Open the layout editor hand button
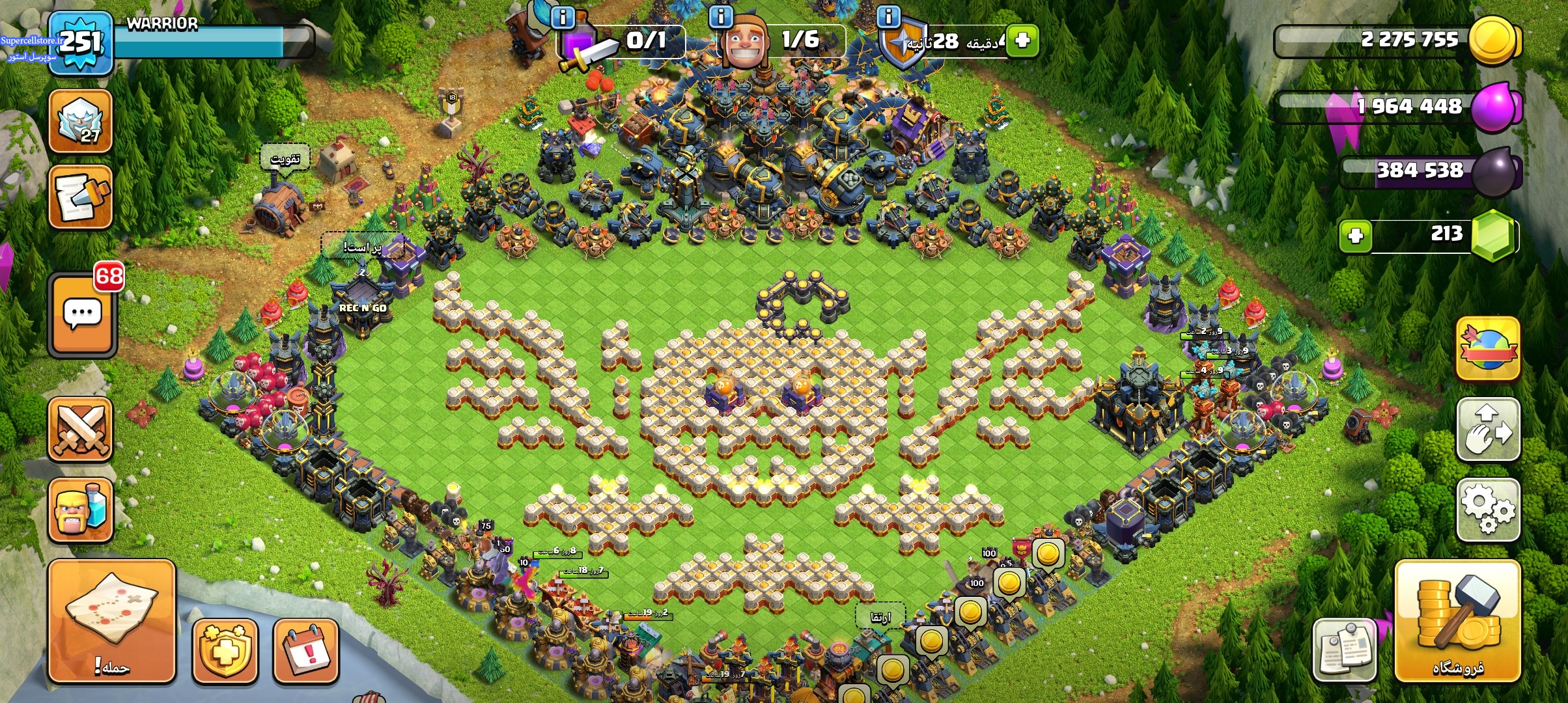The height and width of the screenshot is (703, 1568). [x=1488, y=430]
